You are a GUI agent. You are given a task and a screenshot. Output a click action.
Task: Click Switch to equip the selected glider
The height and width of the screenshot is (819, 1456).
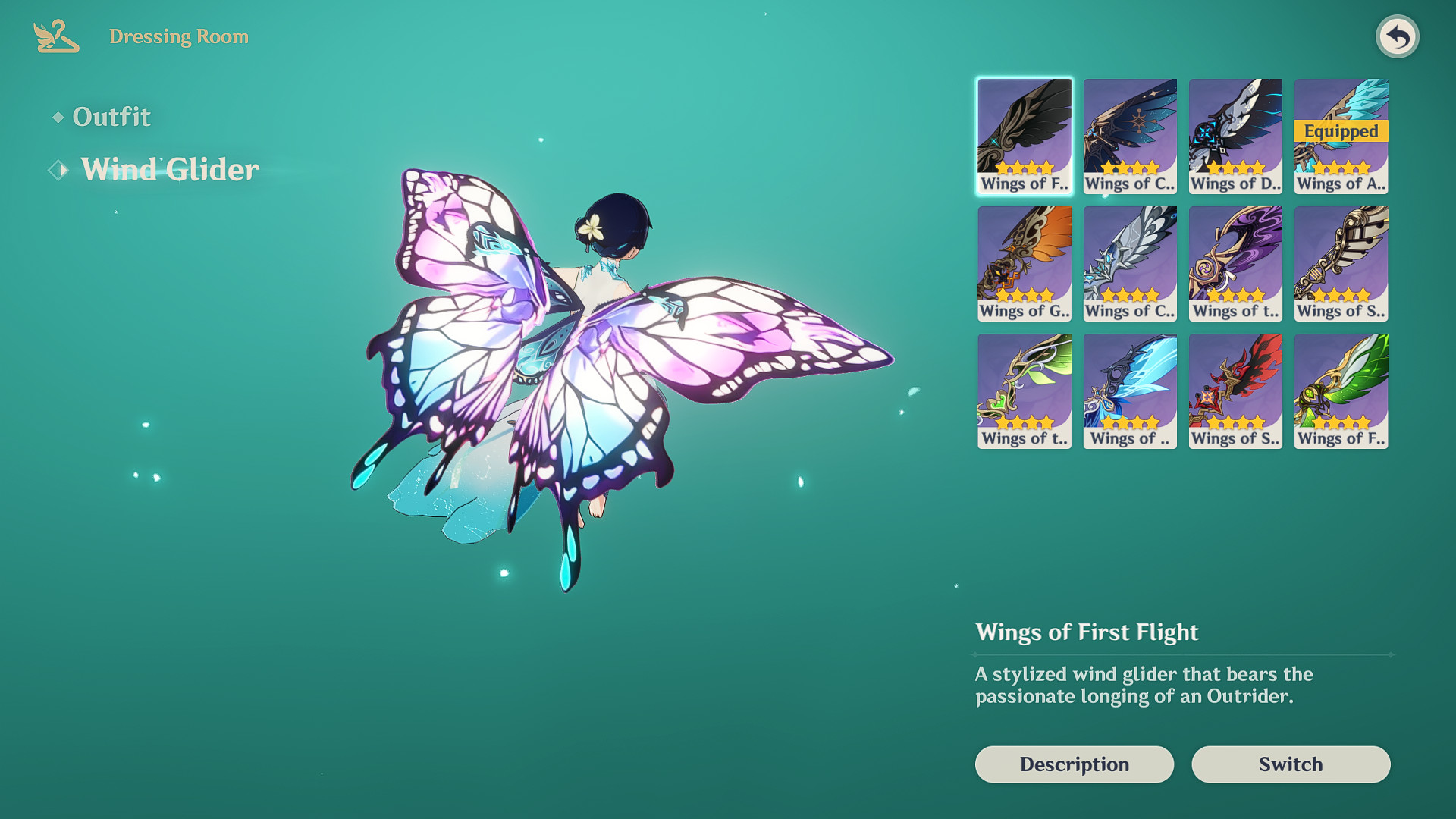pyautogui.click(x=1290, y=764)
